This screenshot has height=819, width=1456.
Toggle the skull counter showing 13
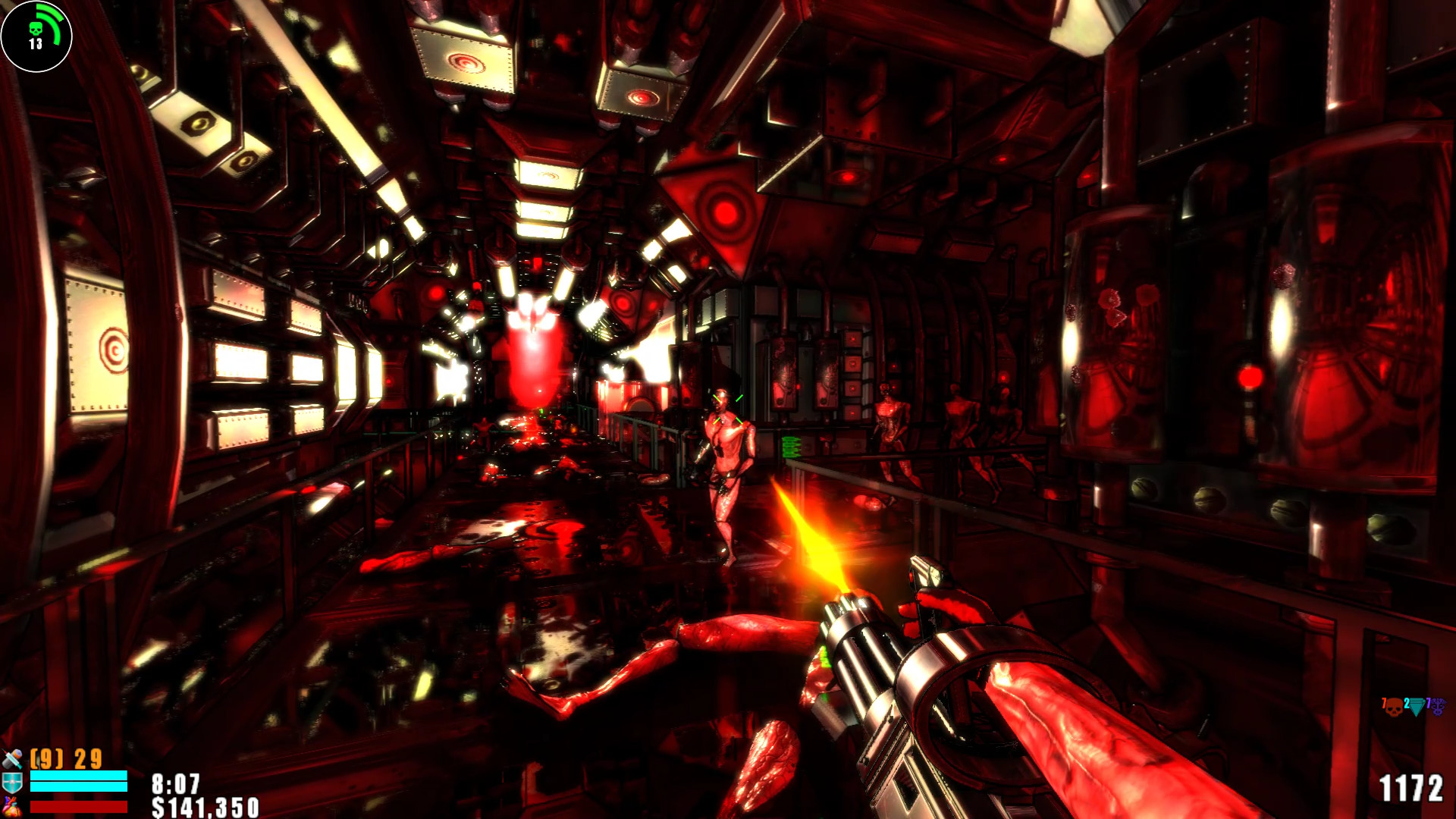point(34,44)
